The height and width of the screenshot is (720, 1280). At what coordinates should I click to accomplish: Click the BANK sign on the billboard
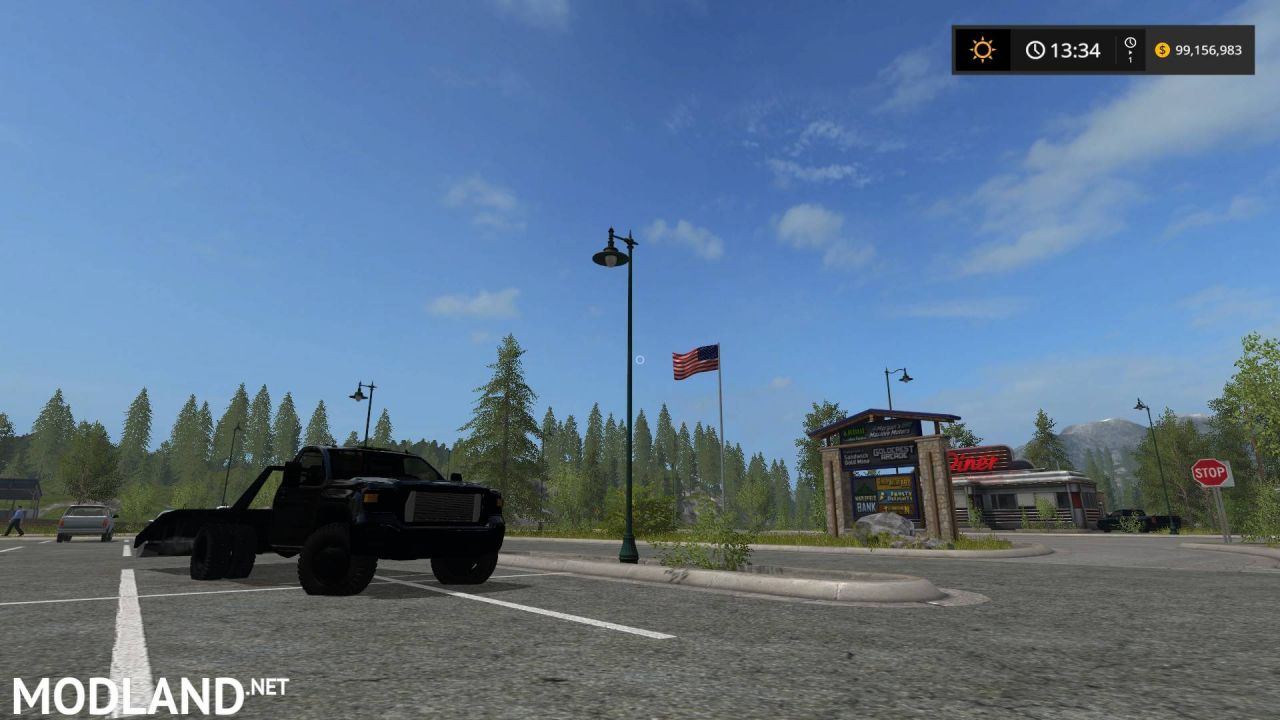tap(868, 506)
